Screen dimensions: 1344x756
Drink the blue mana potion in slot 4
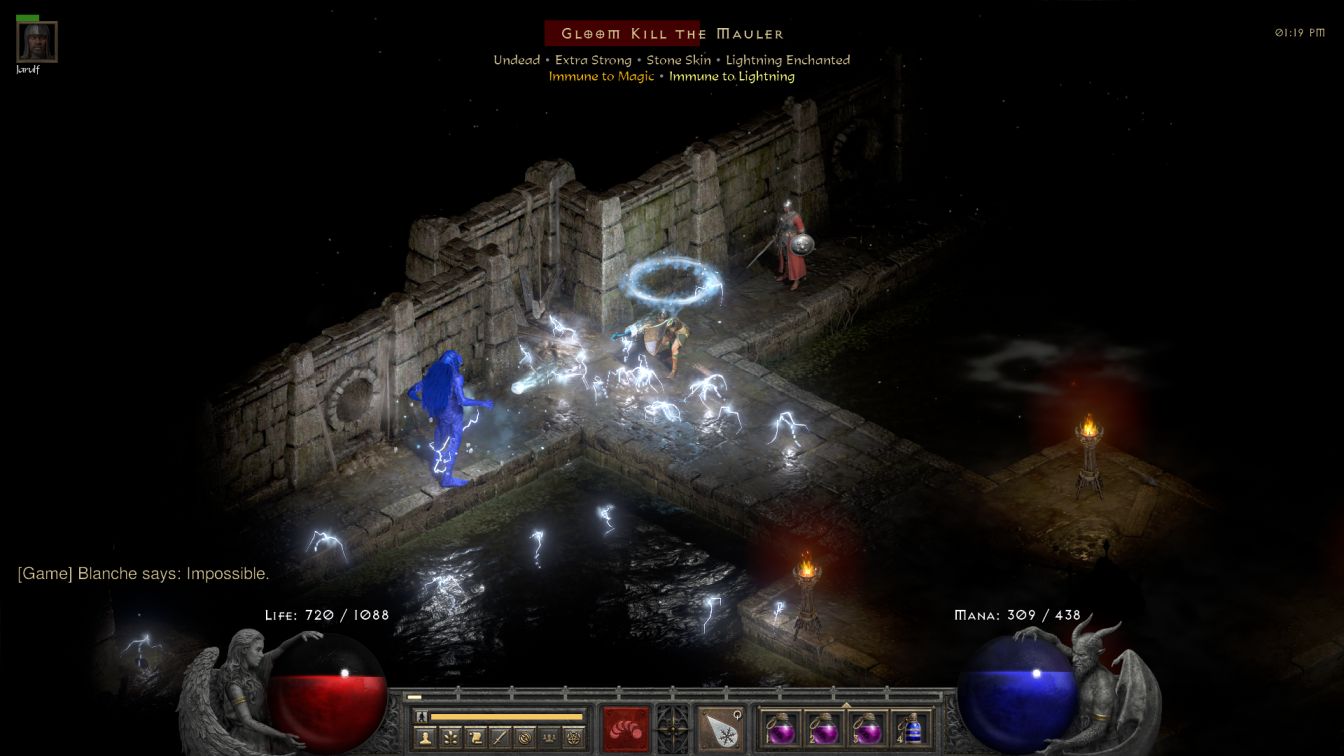pos(911,728)
